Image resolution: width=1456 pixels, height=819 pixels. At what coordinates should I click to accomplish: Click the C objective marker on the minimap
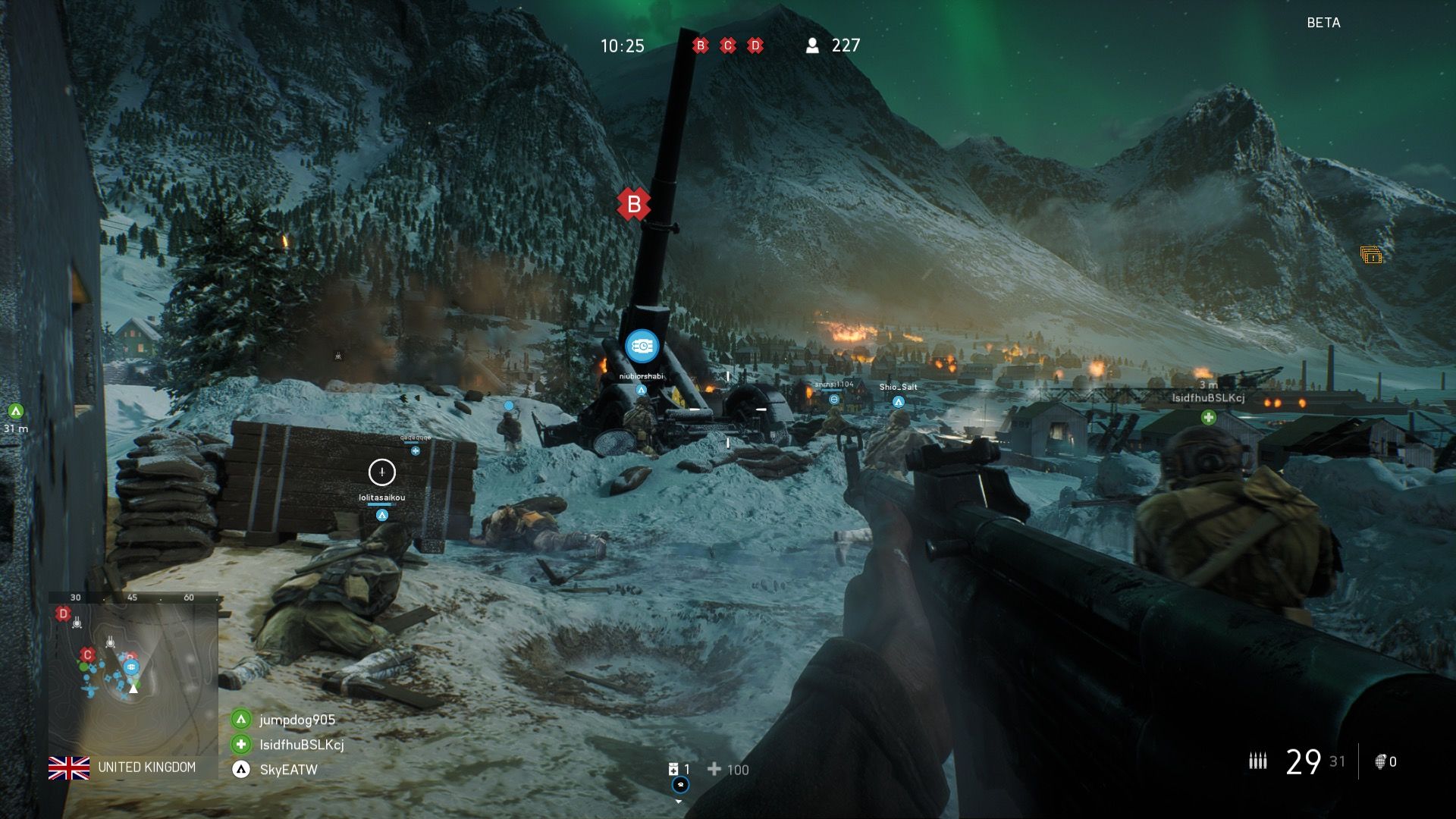tap(87, 654)
